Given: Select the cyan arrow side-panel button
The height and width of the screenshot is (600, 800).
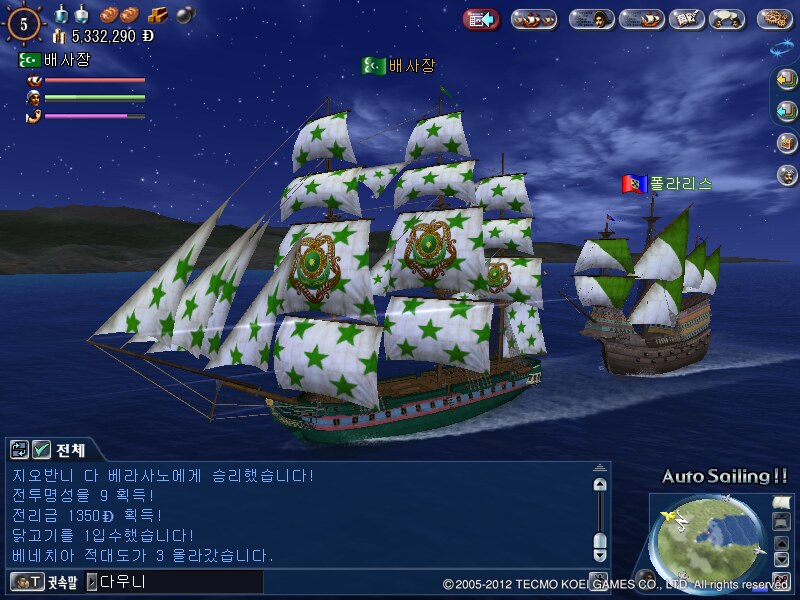Looking at the screenshot, I should click(787, 111).
